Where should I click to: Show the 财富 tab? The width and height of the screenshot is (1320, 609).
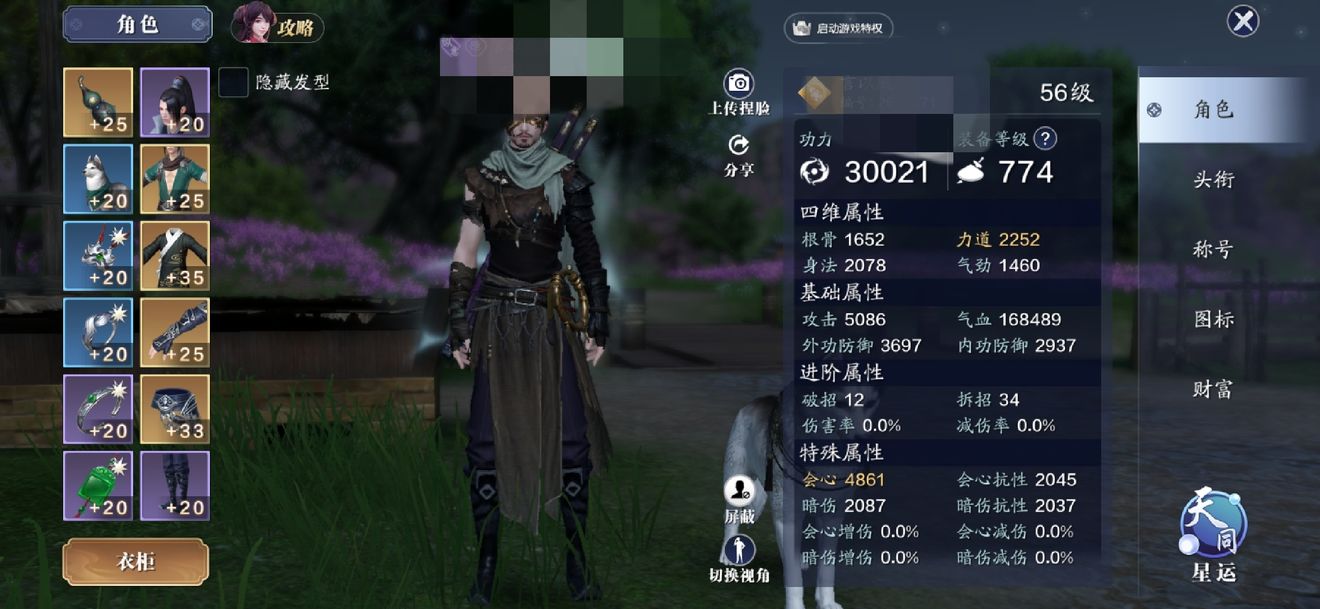[1213, 390]
